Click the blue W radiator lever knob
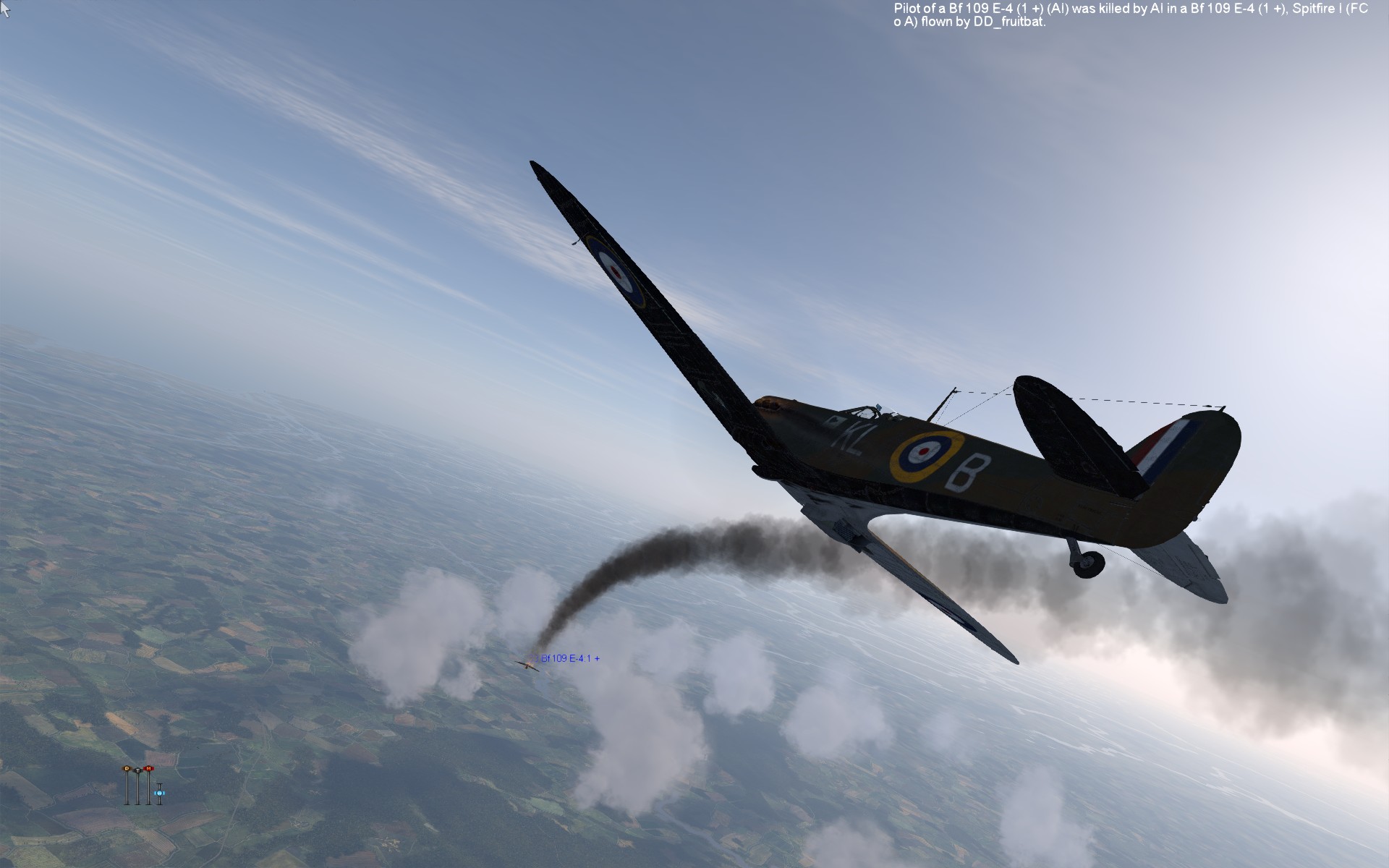The width and height of the screenshot is (1389, 868). point(159,793)
